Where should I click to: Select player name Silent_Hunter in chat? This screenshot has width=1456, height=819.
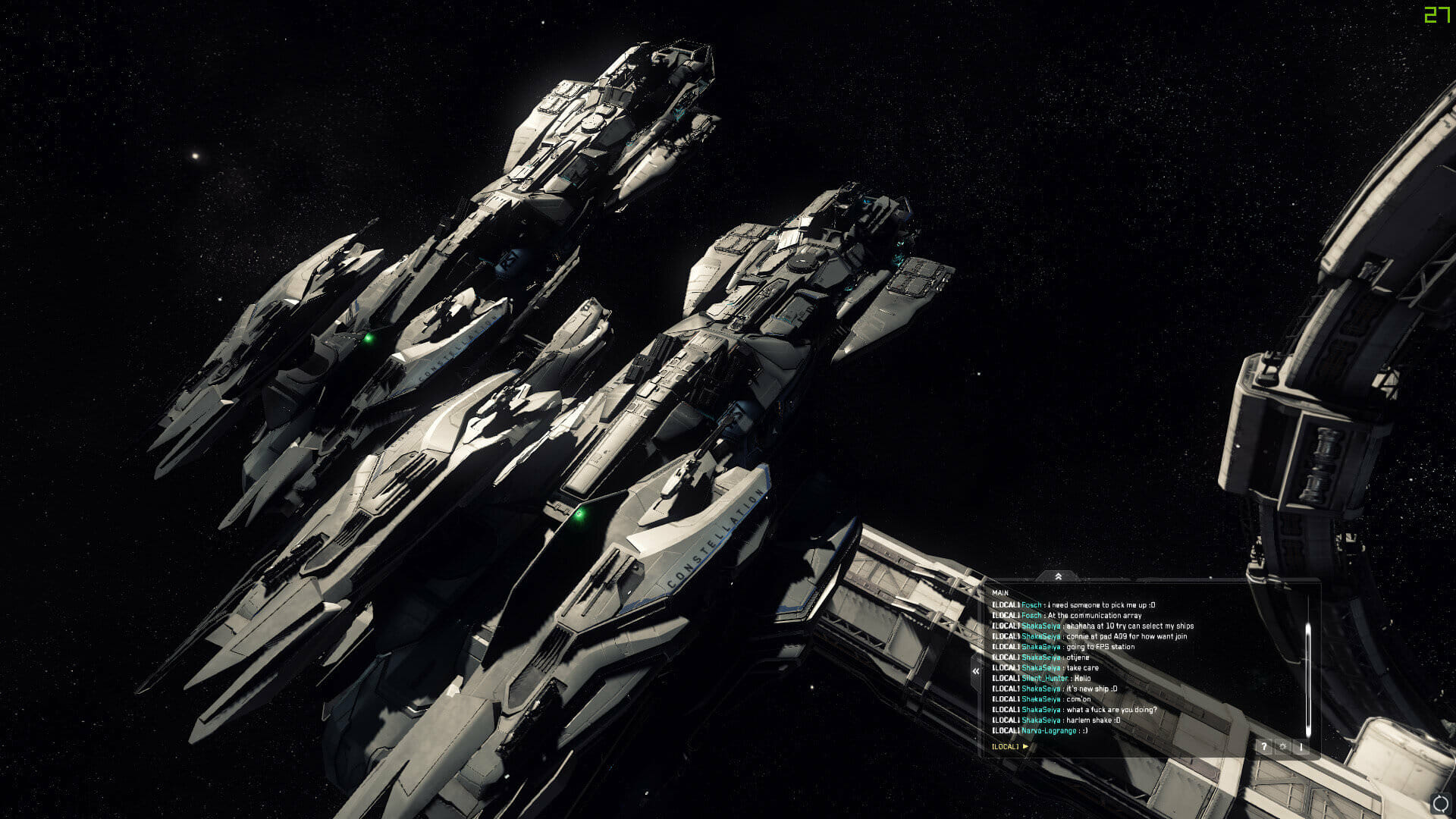1044,679
